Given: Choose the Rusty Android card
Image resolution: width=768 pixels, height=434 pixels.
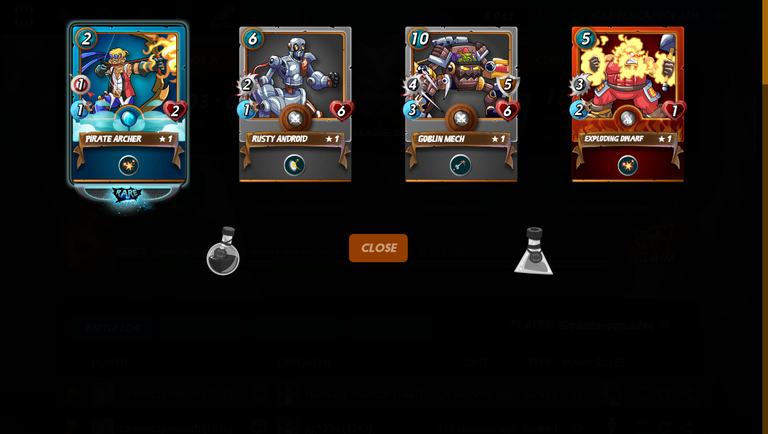Looking at the screenshot, I should pyautogui.click(x=295, y=105).
